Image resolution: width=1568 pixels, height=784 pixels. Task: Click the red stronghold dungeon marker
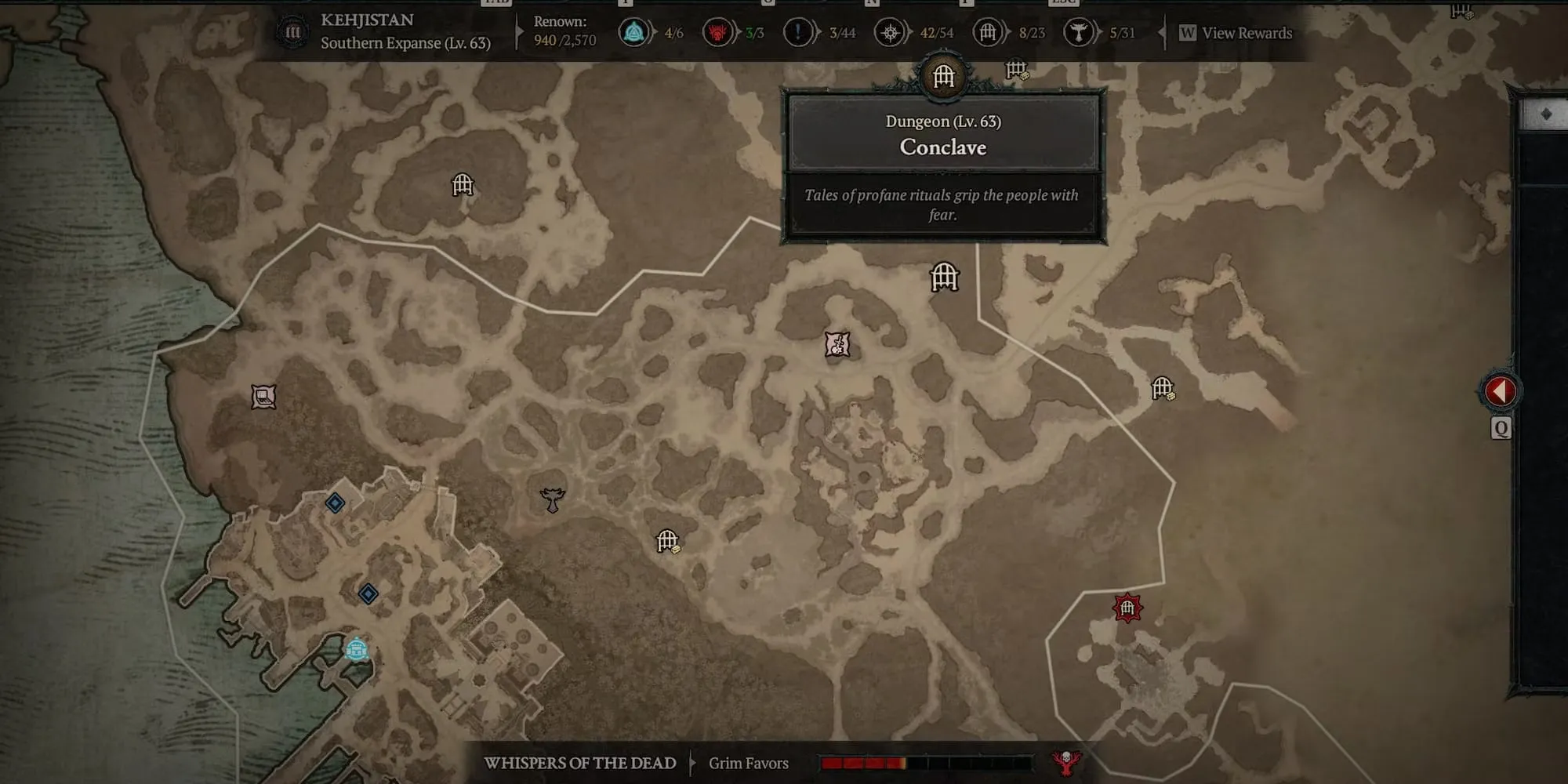pos(1127,608)
